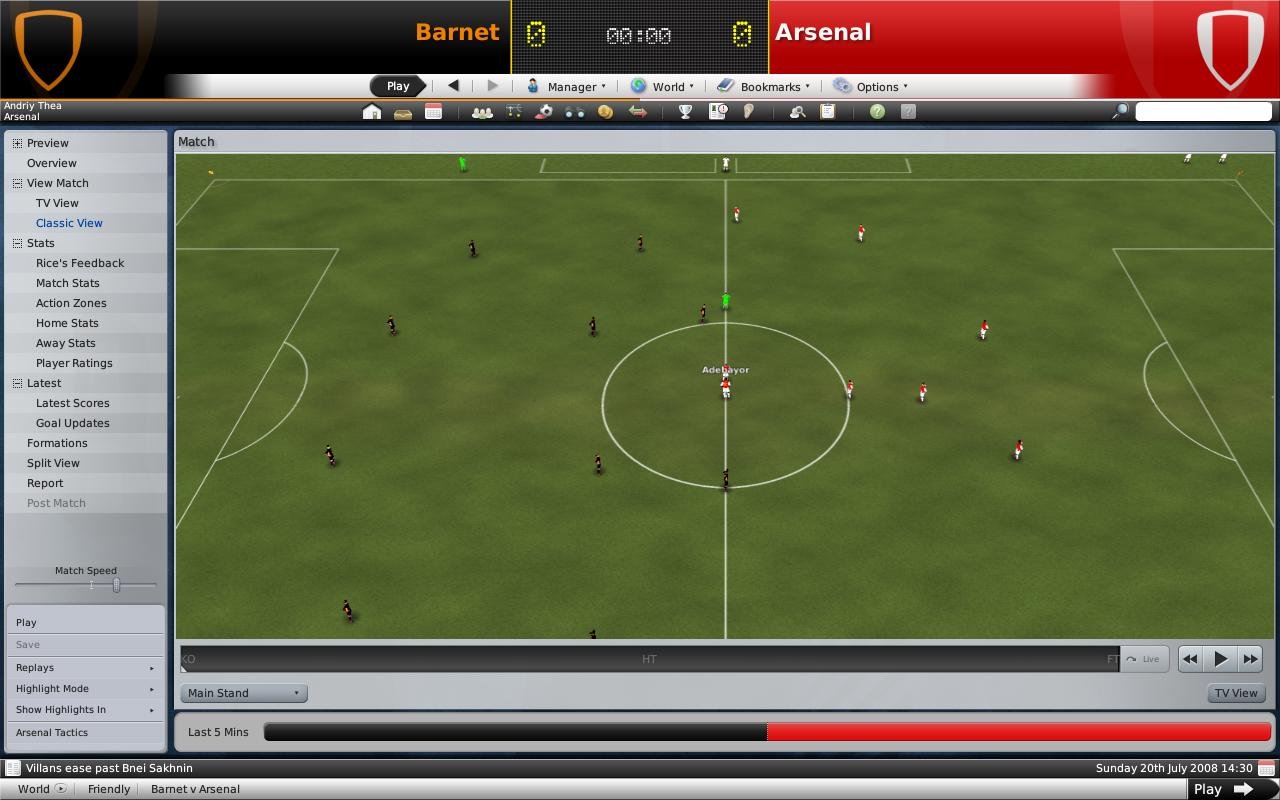Show Latest Scores
1280x800 pixels.
coord(73,403)
